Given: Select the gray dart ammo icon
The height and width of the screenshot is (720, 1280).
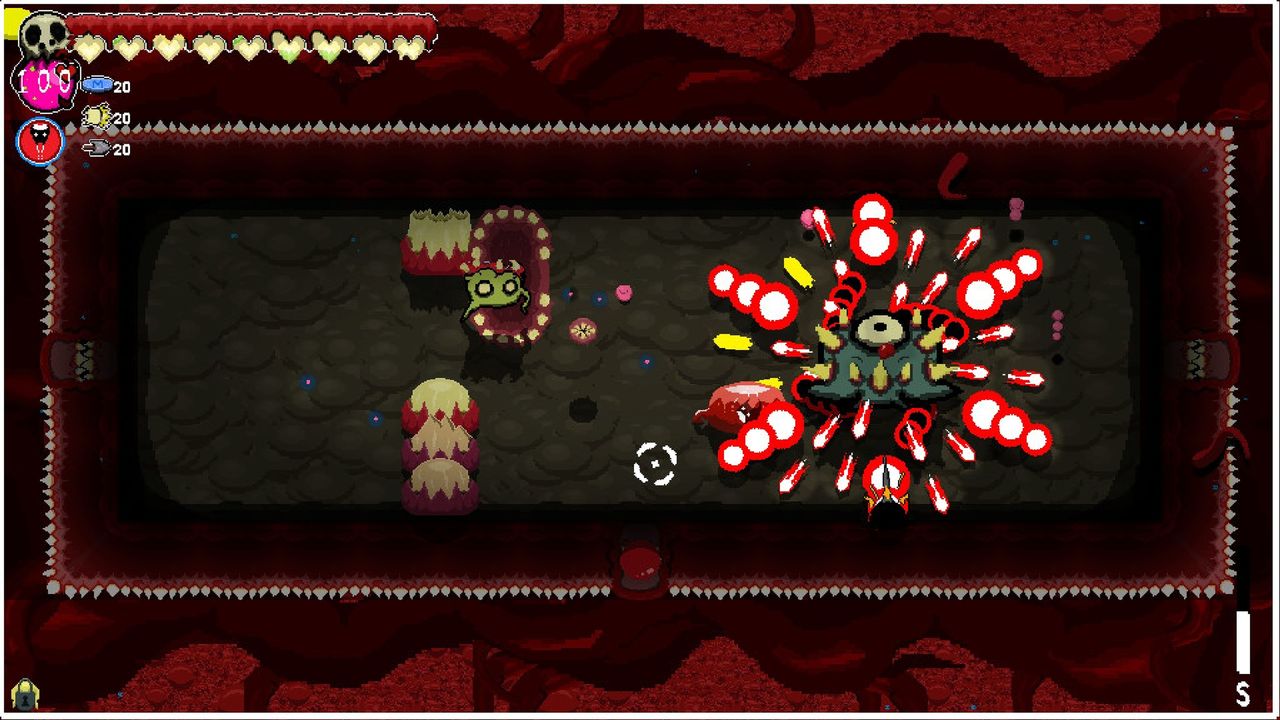Looking at the screenshot, I should [x=95, y=147].
